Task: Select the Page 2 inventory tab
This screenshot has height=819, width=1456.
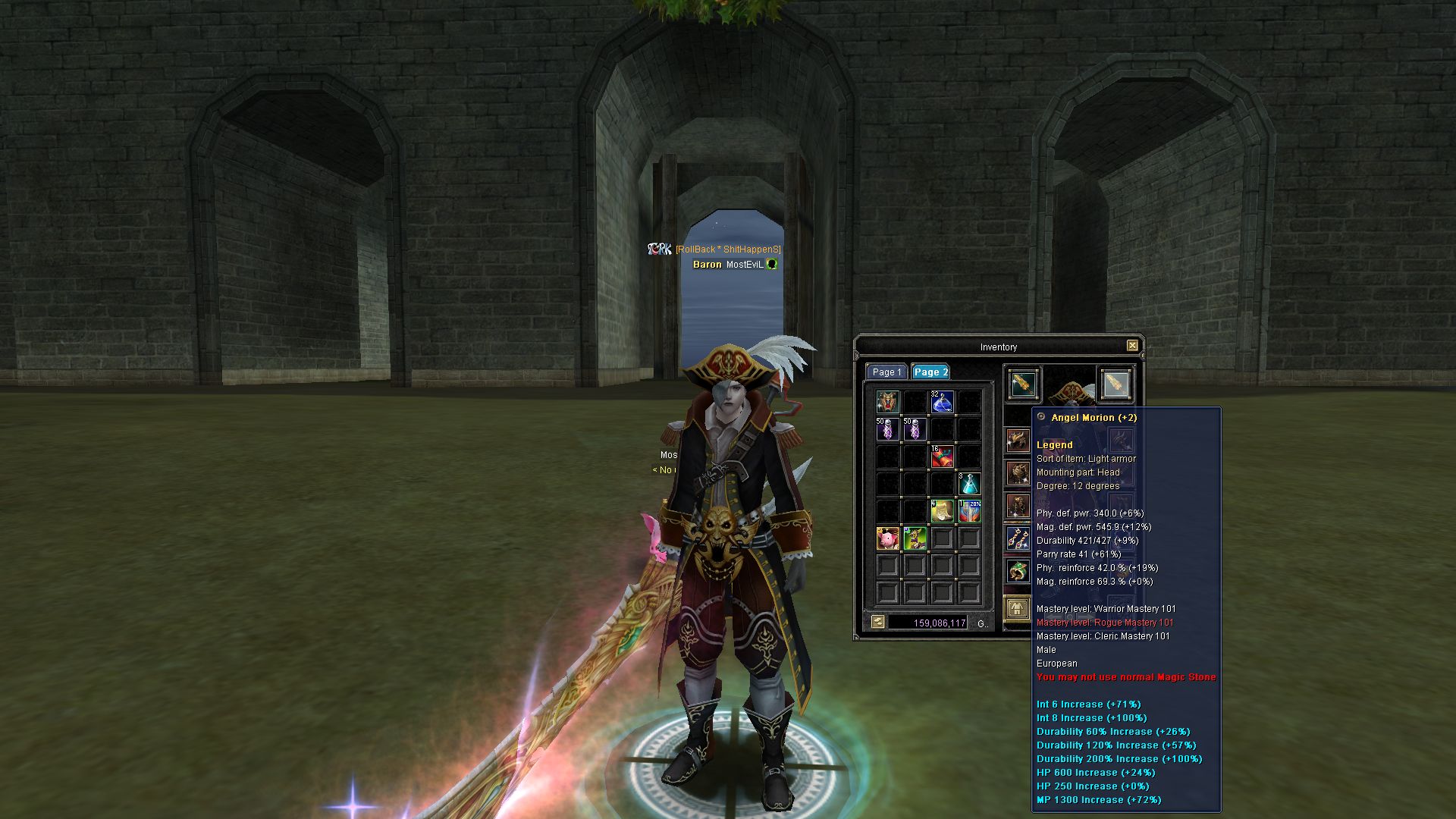Action: pyautogui.click(x=930, y=372)
